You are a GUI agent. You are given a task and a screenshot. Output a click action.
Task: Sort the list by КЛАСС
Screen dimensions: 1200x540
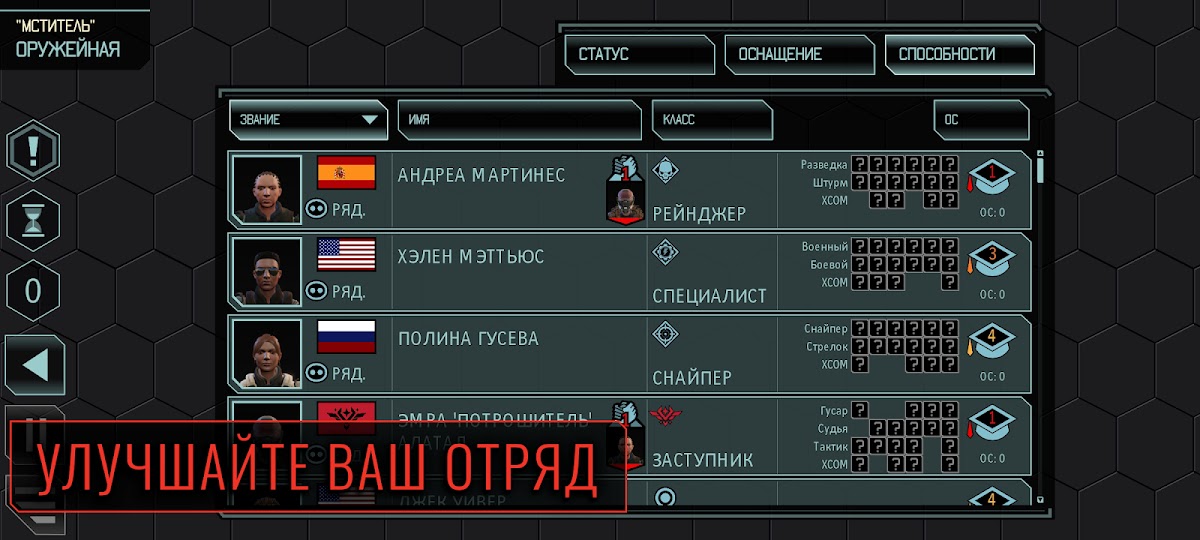712,120
